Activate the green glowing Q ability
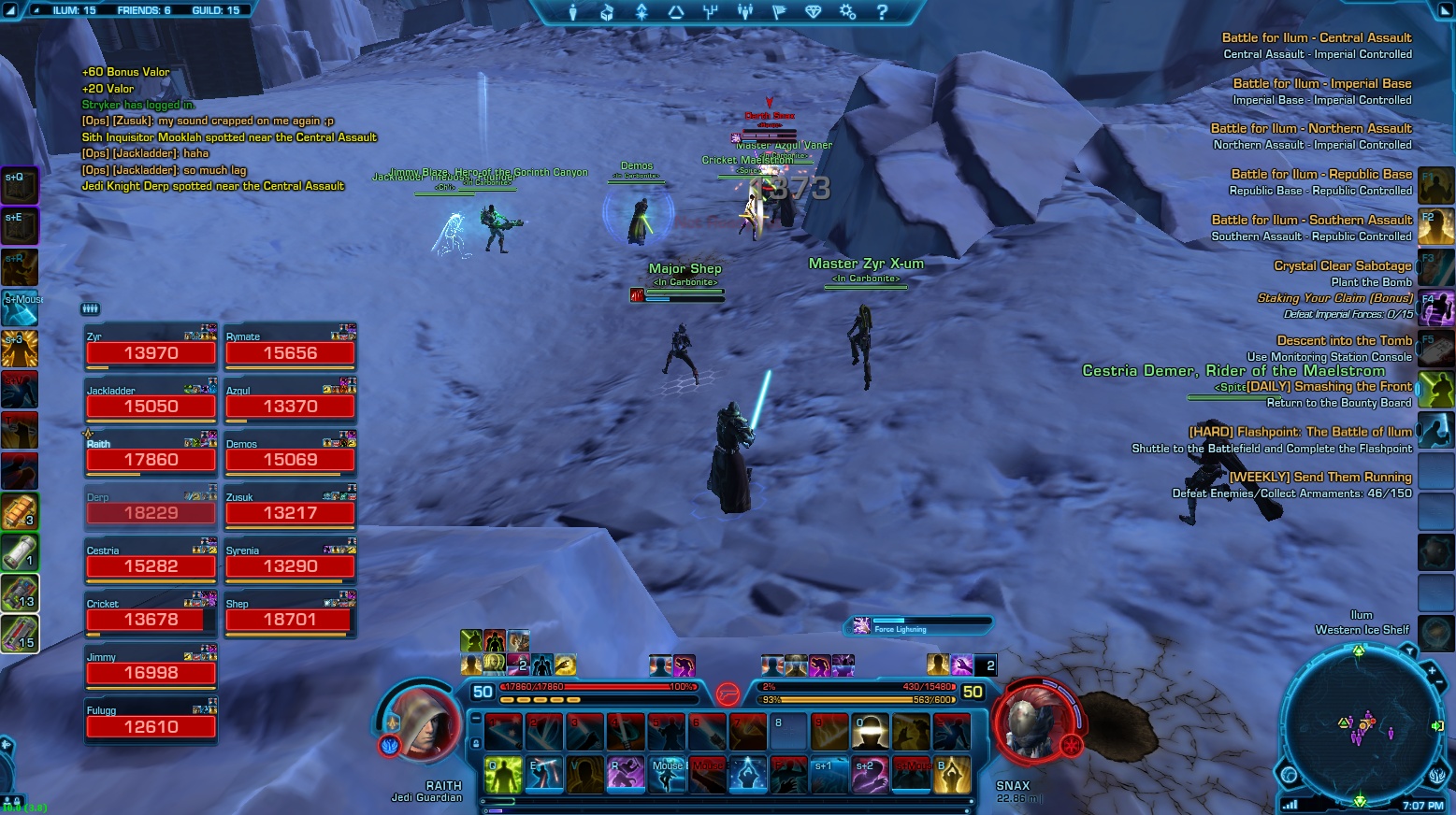Image resolution: width=1456 pixels, height=815 pixels. click(503, 775)
